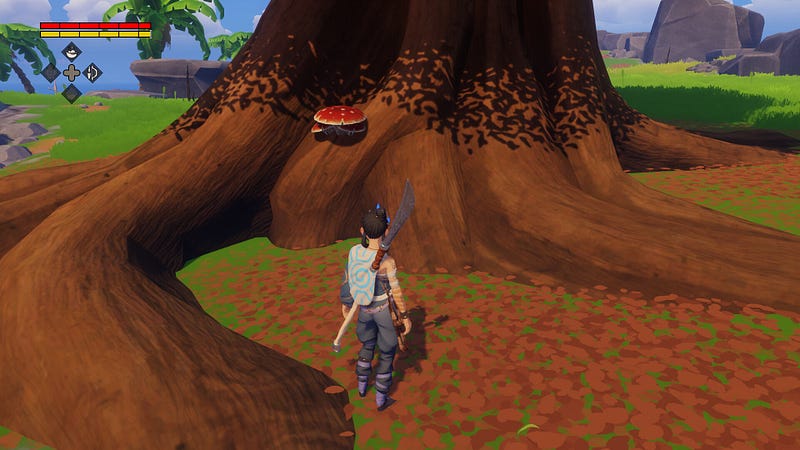Image resolution: width=800 pixels, height=450 pixels.
Task: Select the food bowl quick slot
Action: tap(71, 51)
